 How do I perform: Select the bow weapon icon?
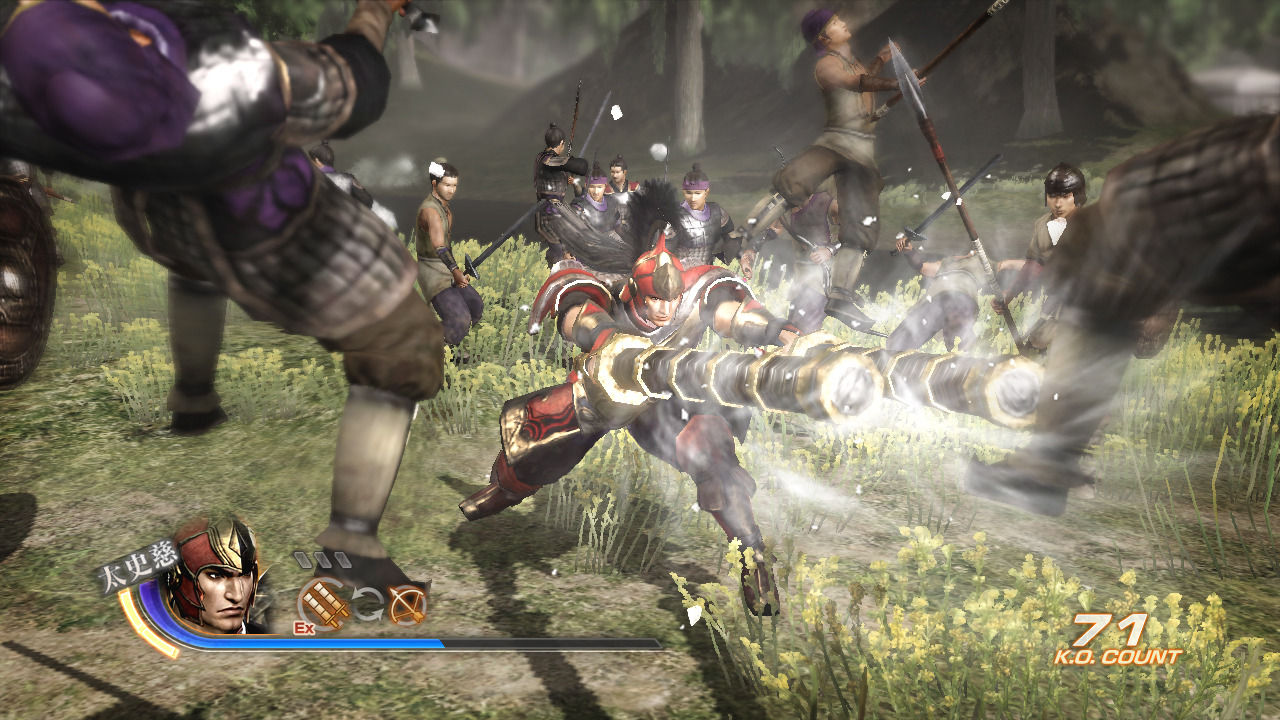407,604
